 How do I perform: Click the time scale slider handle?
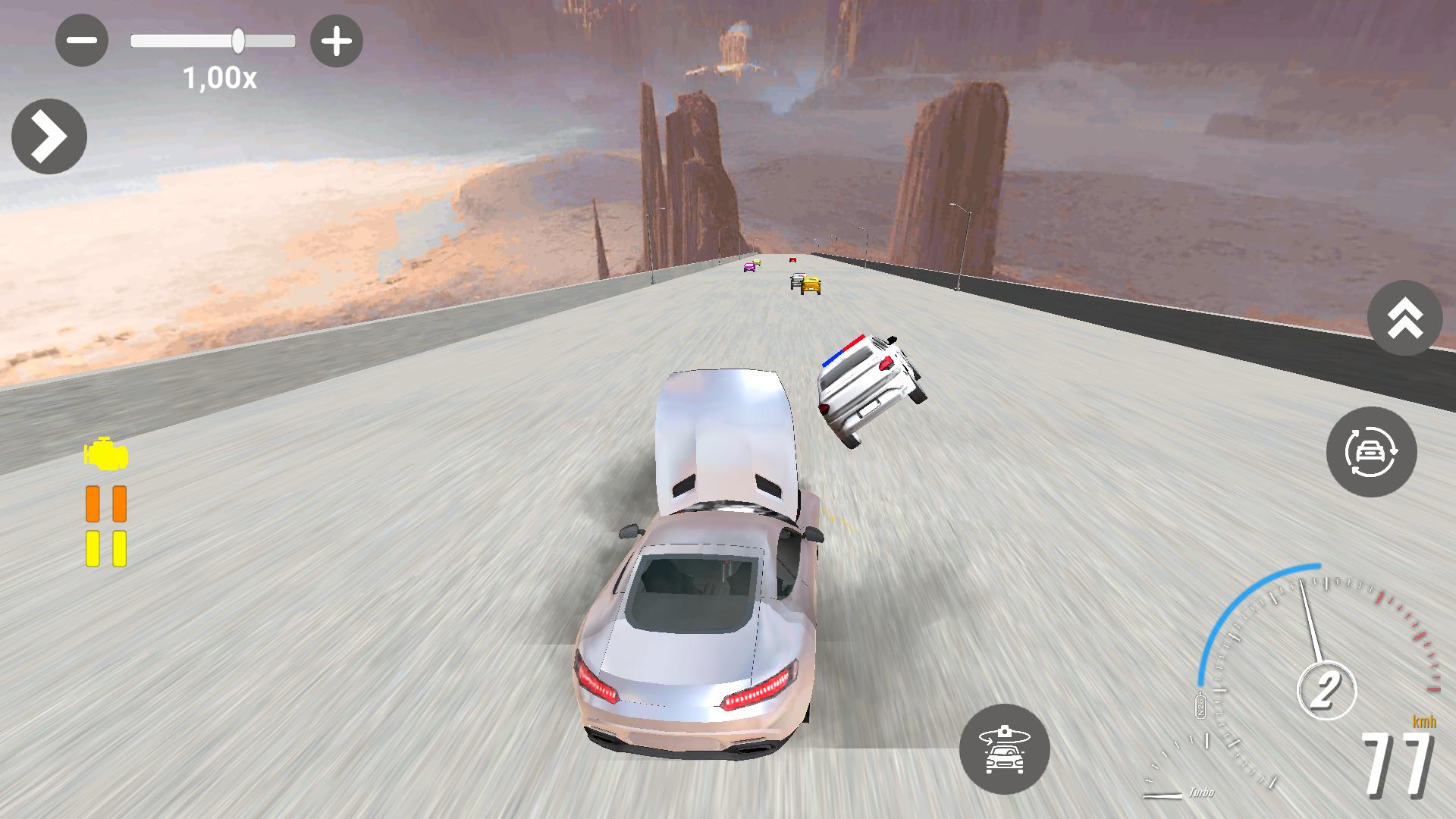(x=238, y=42)
